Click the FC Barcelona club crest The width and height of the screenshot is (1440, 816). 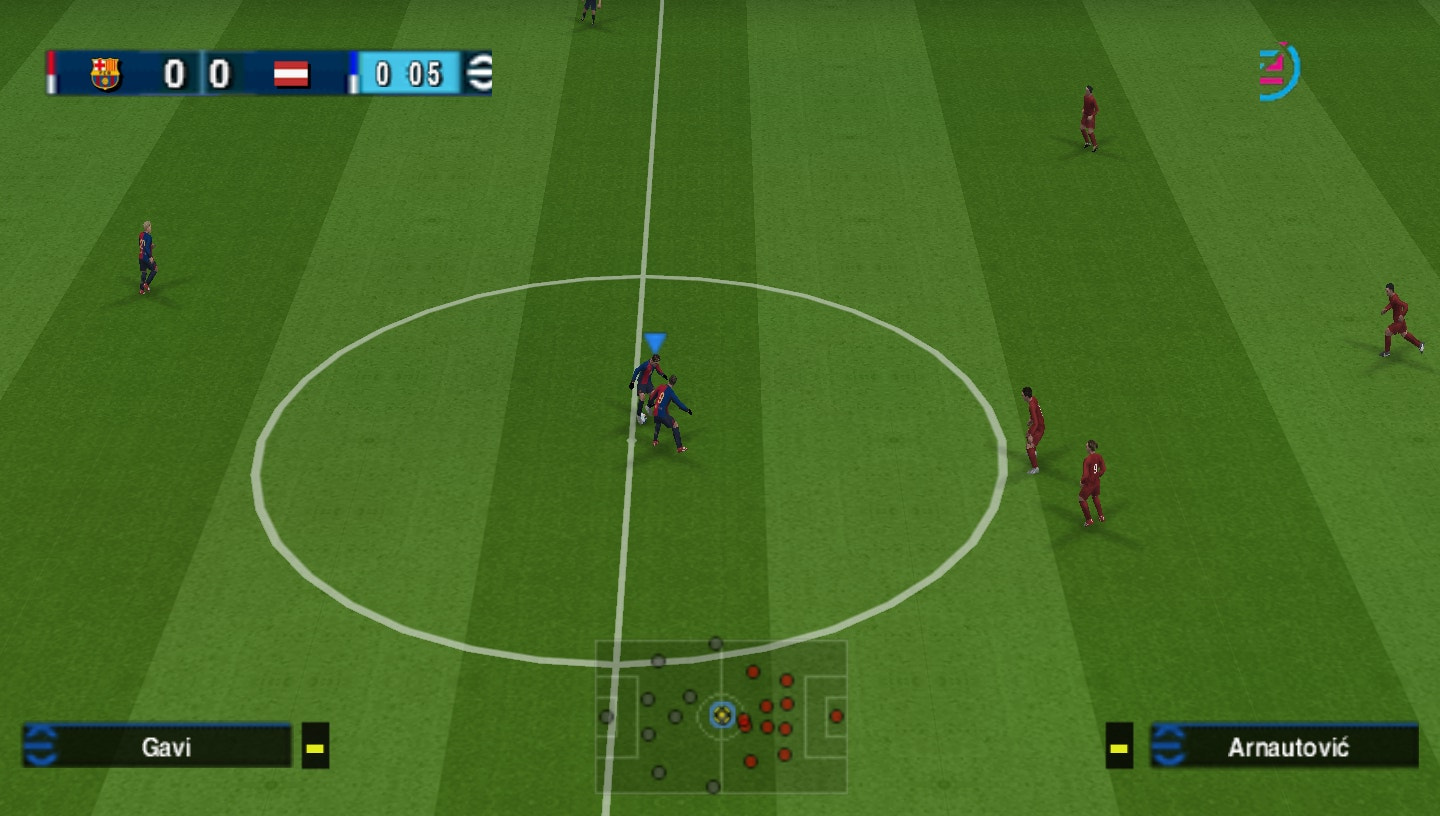[104, 74]
